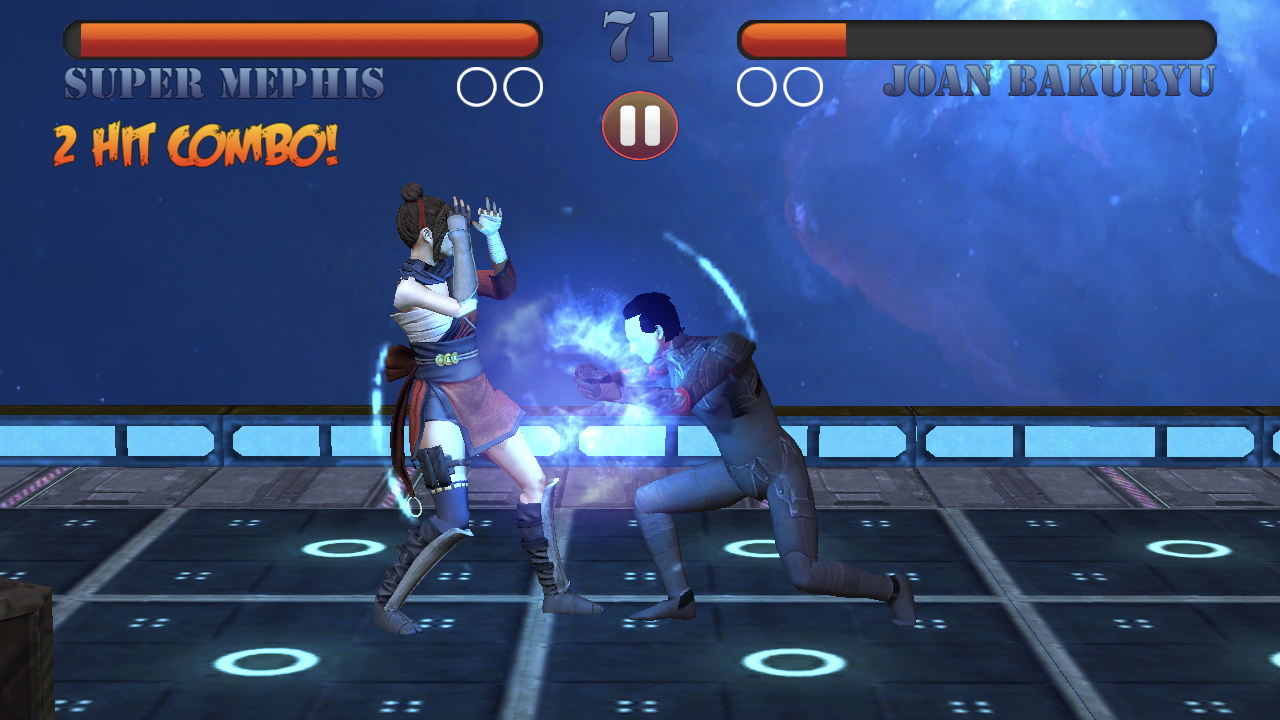Tap the pause icon's vertical bars symbol
1280x720 pixels.
[x=639, y=124]
